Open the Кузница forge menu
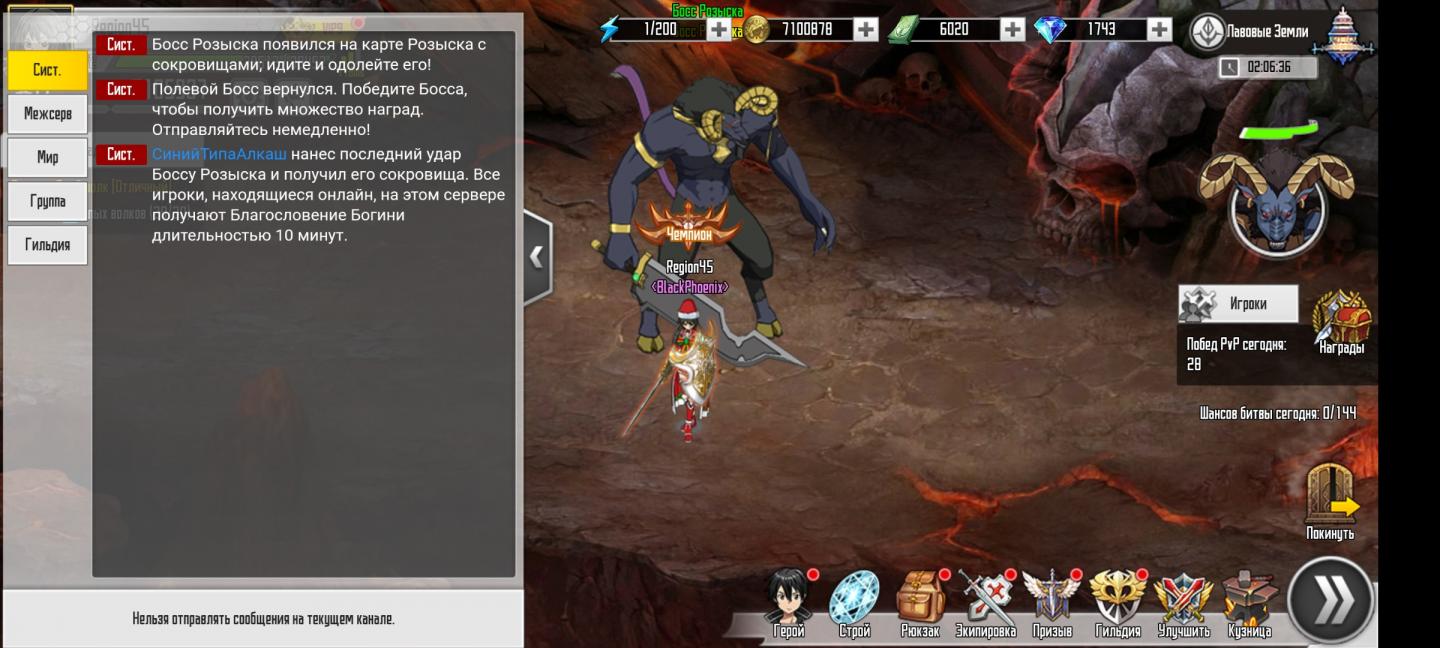This screenshot has height=648, width=1440. 1249,602
